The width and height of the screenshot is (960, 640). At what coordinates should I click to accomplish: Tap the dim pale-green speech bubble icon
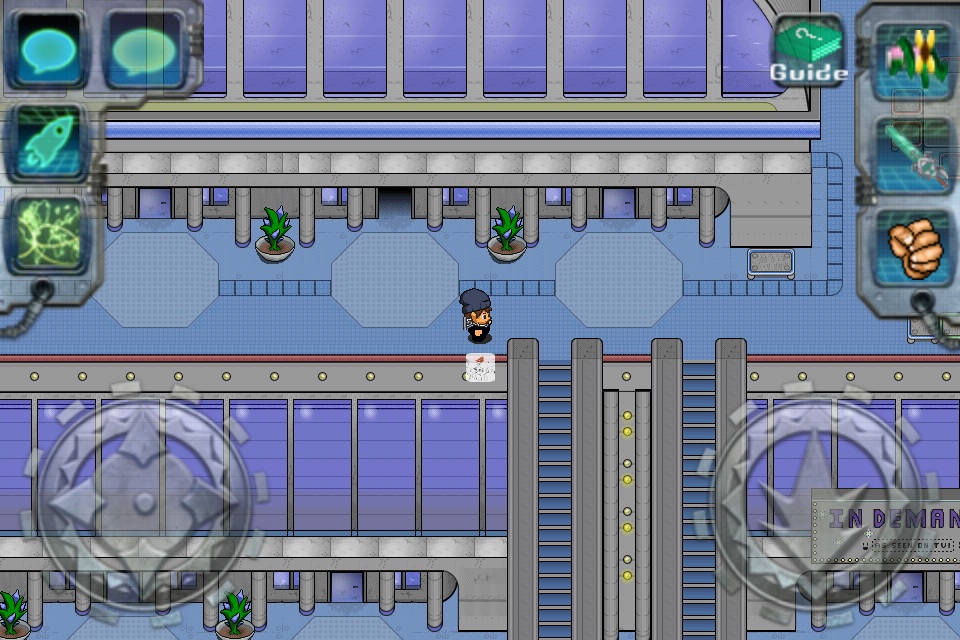pyautogui.click(x=143, y=50)
